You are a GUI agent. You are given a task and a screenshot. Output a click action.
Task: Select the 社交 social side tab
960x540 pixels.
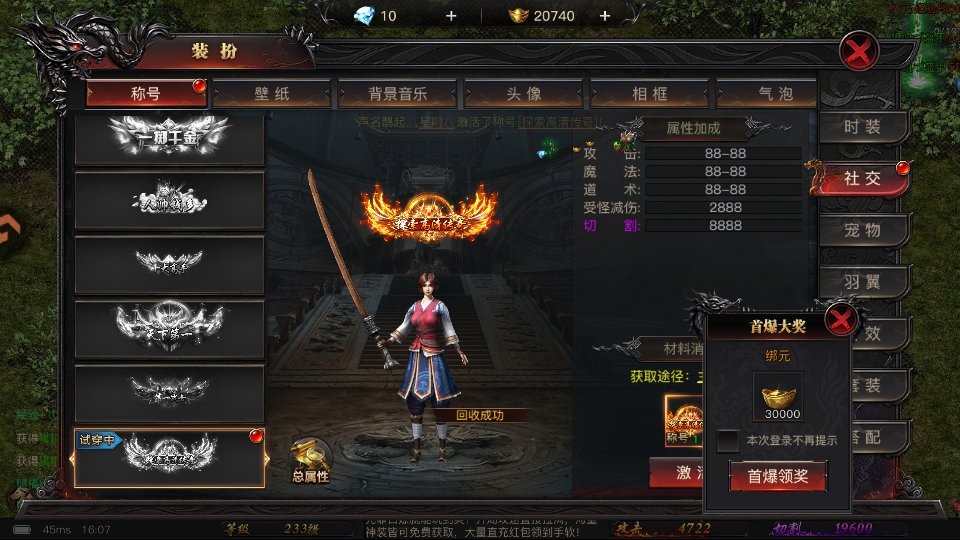point(862,179)
